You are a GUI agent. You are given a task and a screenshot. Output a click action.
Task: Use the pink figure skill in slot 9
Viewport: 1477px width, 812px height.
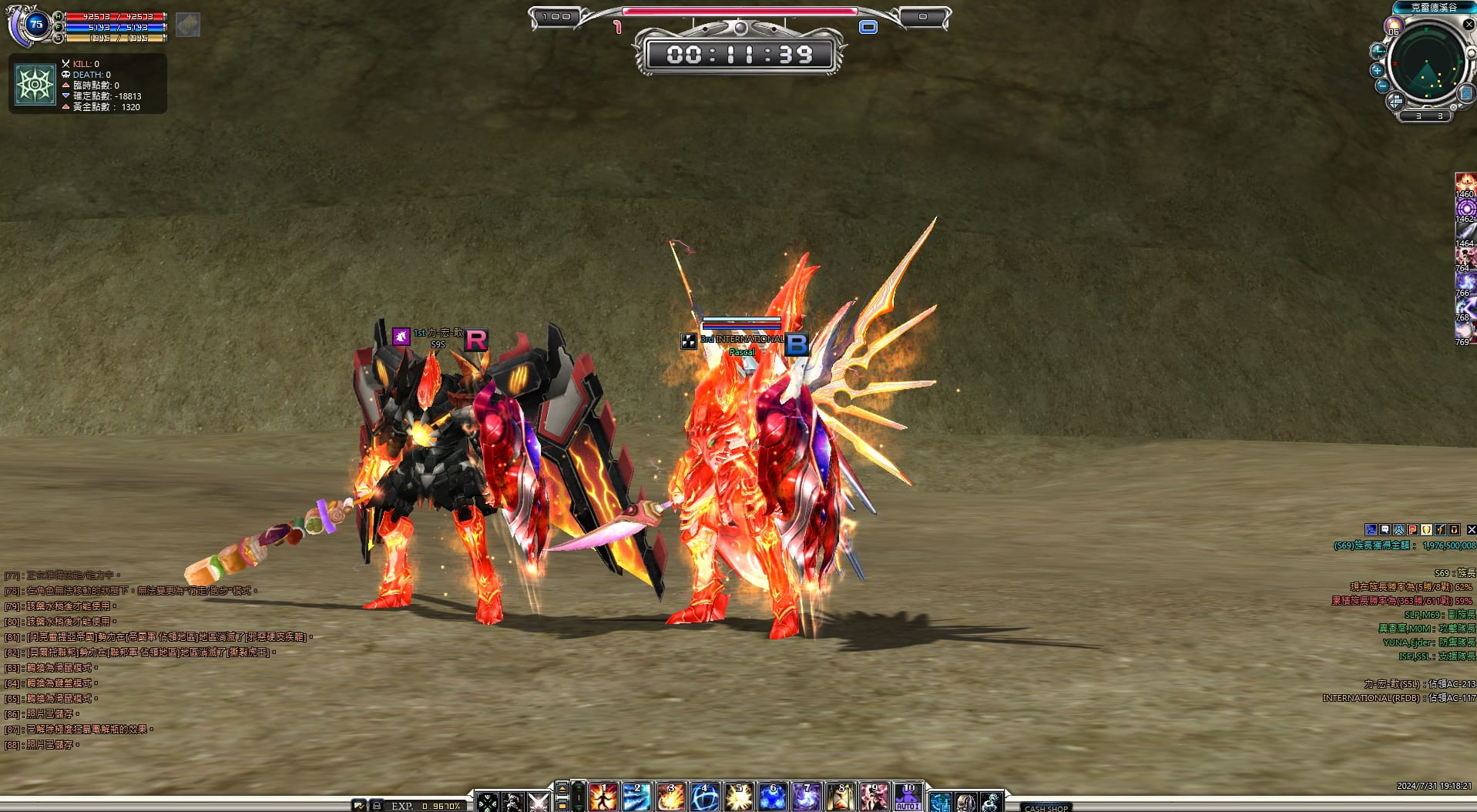[x=874, y=797]
